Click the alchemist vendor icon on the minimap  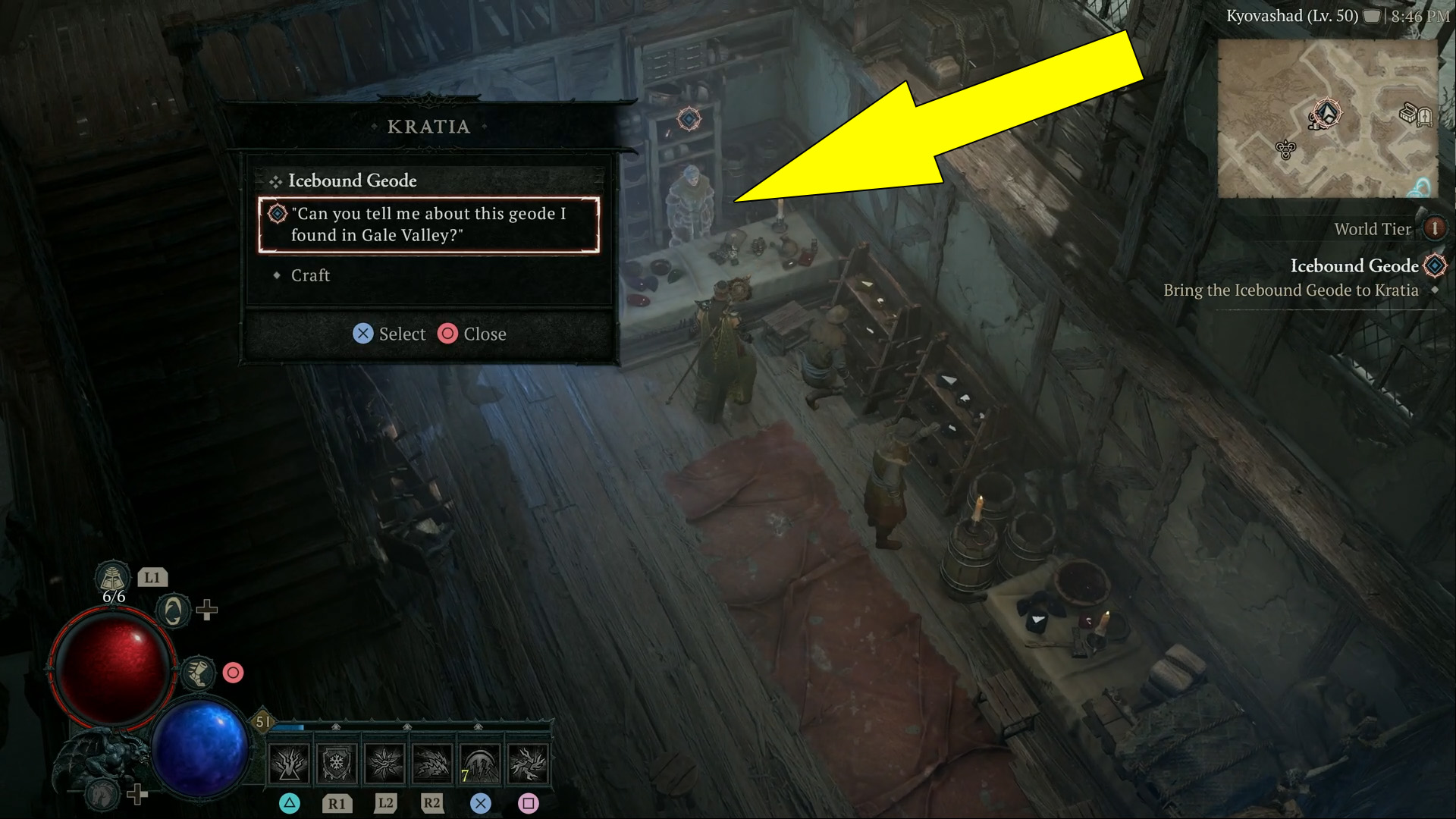1285,150
